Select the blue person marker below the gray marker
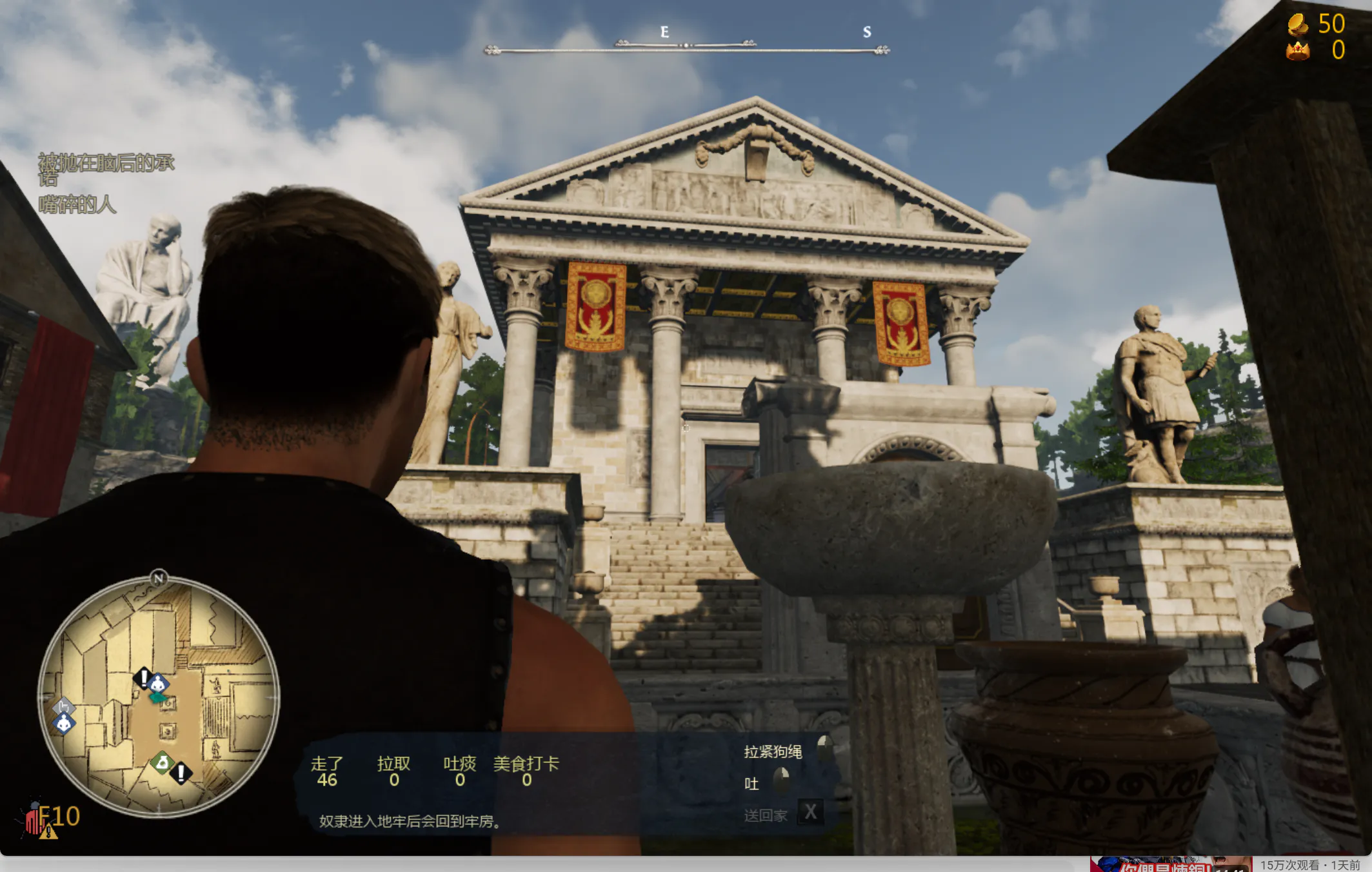The width and height of the screenshot is (1372, 872). point(64,724)
